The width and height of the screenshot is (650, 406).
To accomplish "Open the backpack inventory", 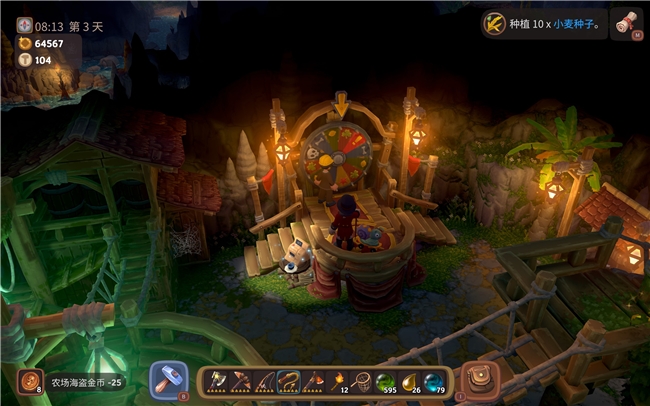I will [482, 380].
